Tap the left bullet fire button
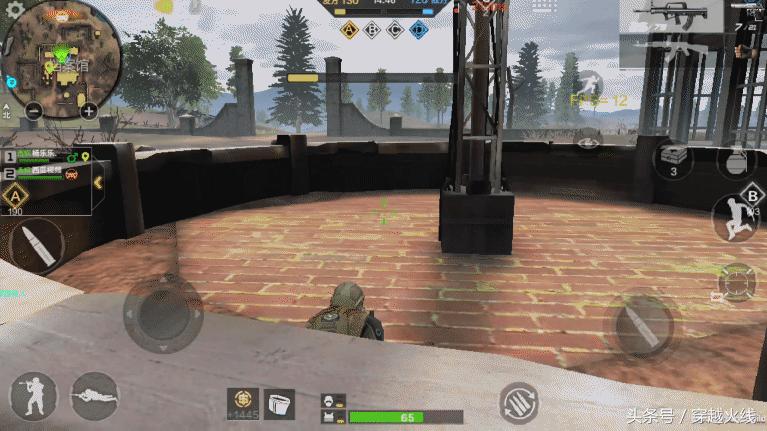This screenshot has height=431, width=767. (33, 243)
